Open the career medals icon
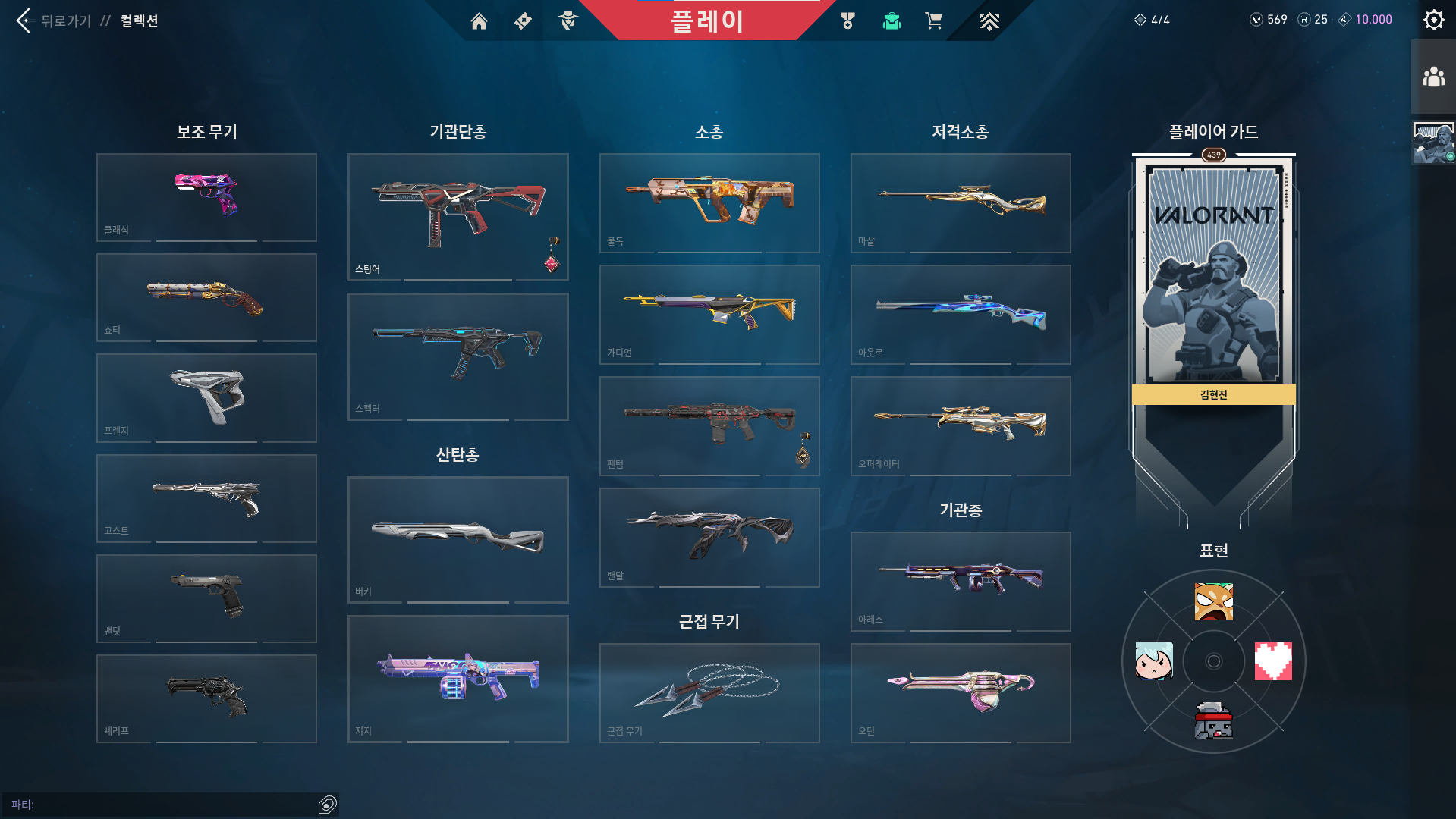 847,21
